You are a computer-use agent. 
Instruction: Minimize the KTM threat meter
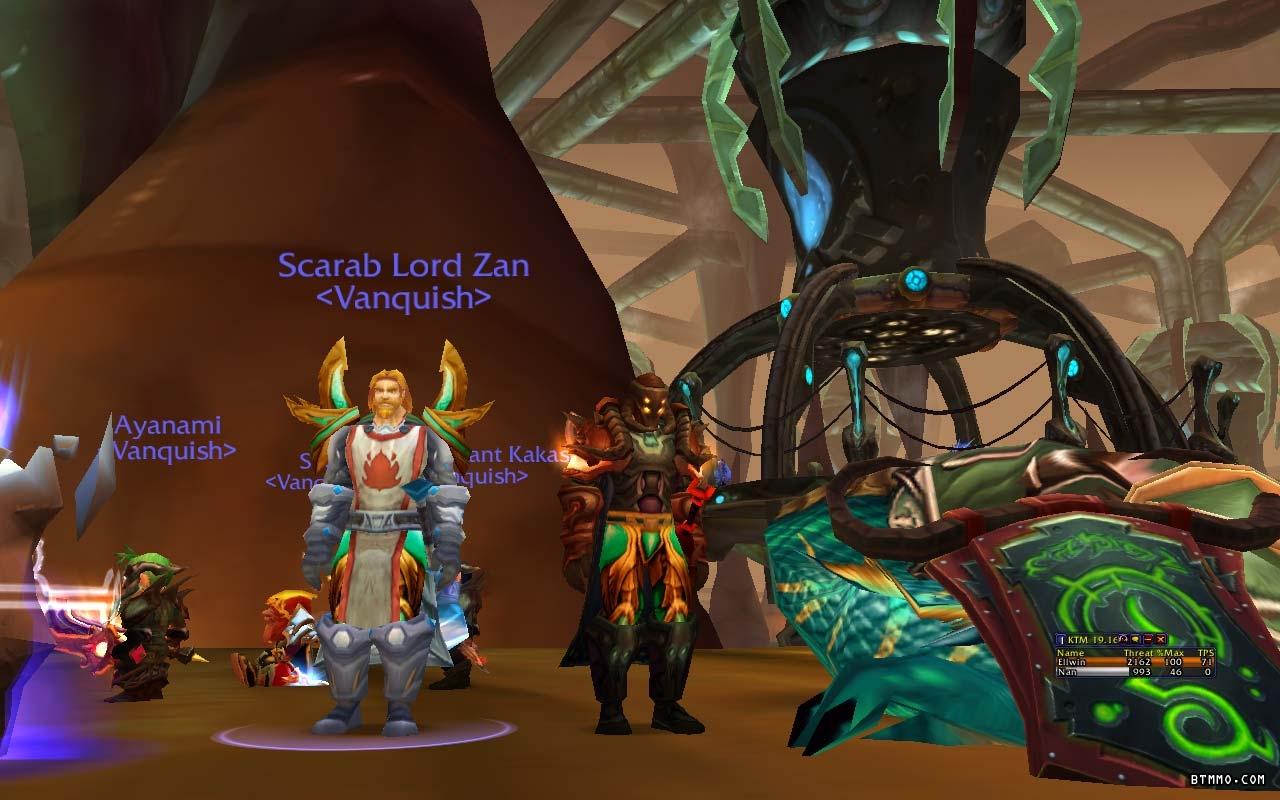coord(1148,639)
